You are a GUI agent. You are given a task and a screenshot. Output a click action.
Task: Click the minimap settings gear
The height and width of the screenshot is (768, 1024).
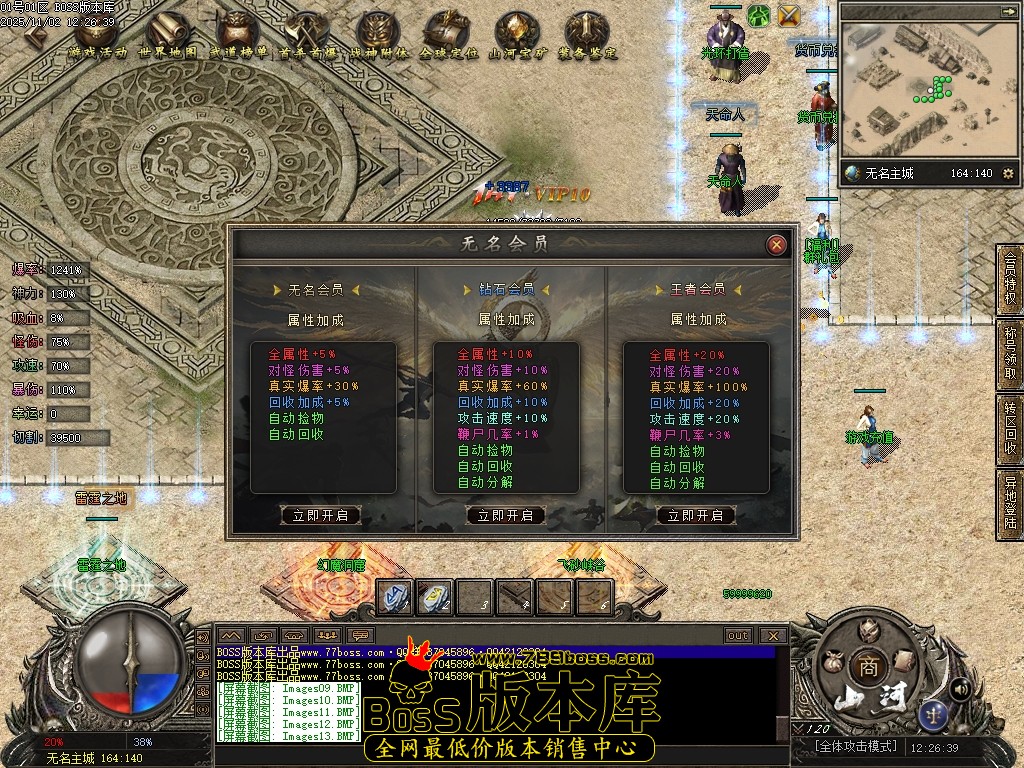point(1008,173)
